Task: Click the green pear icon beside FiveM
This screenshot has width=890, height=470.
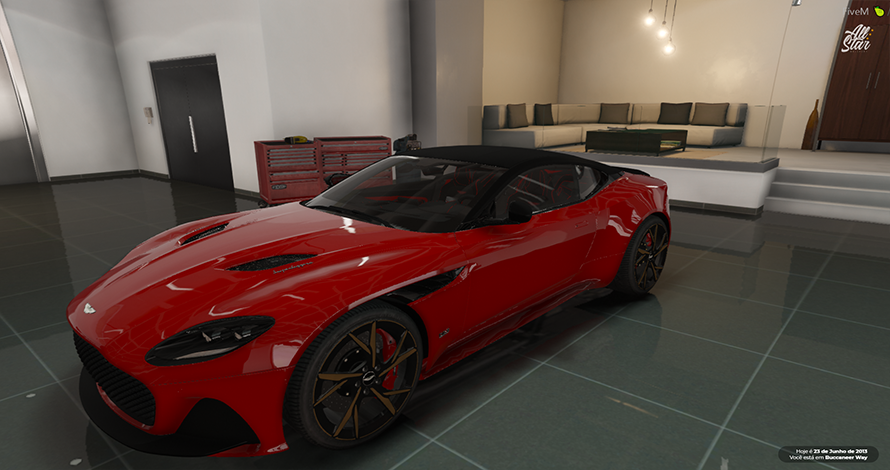Action: point(878,11)
